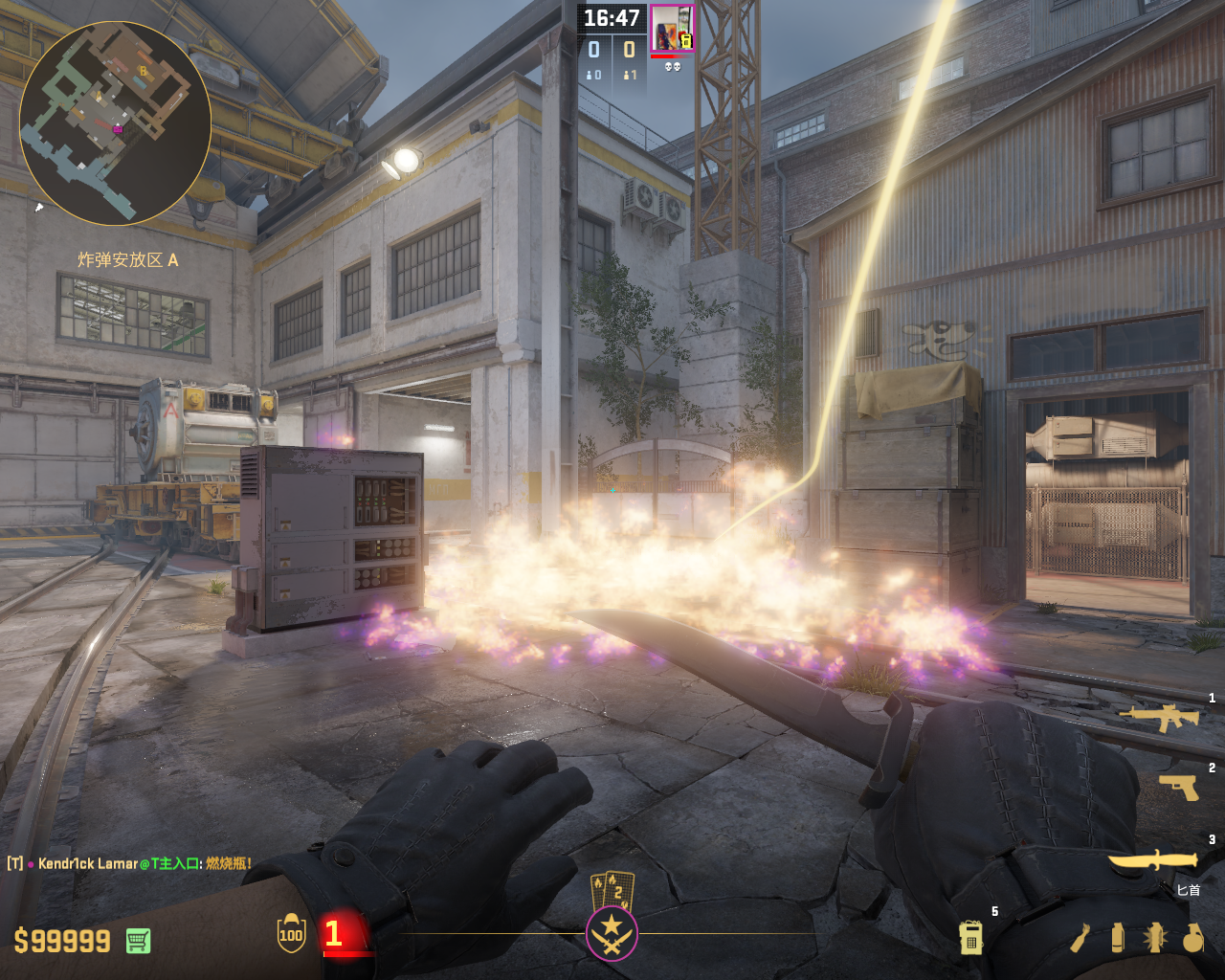Pick the smoke grenade icon
The image size is (1225, 980).
point(1118,938)
